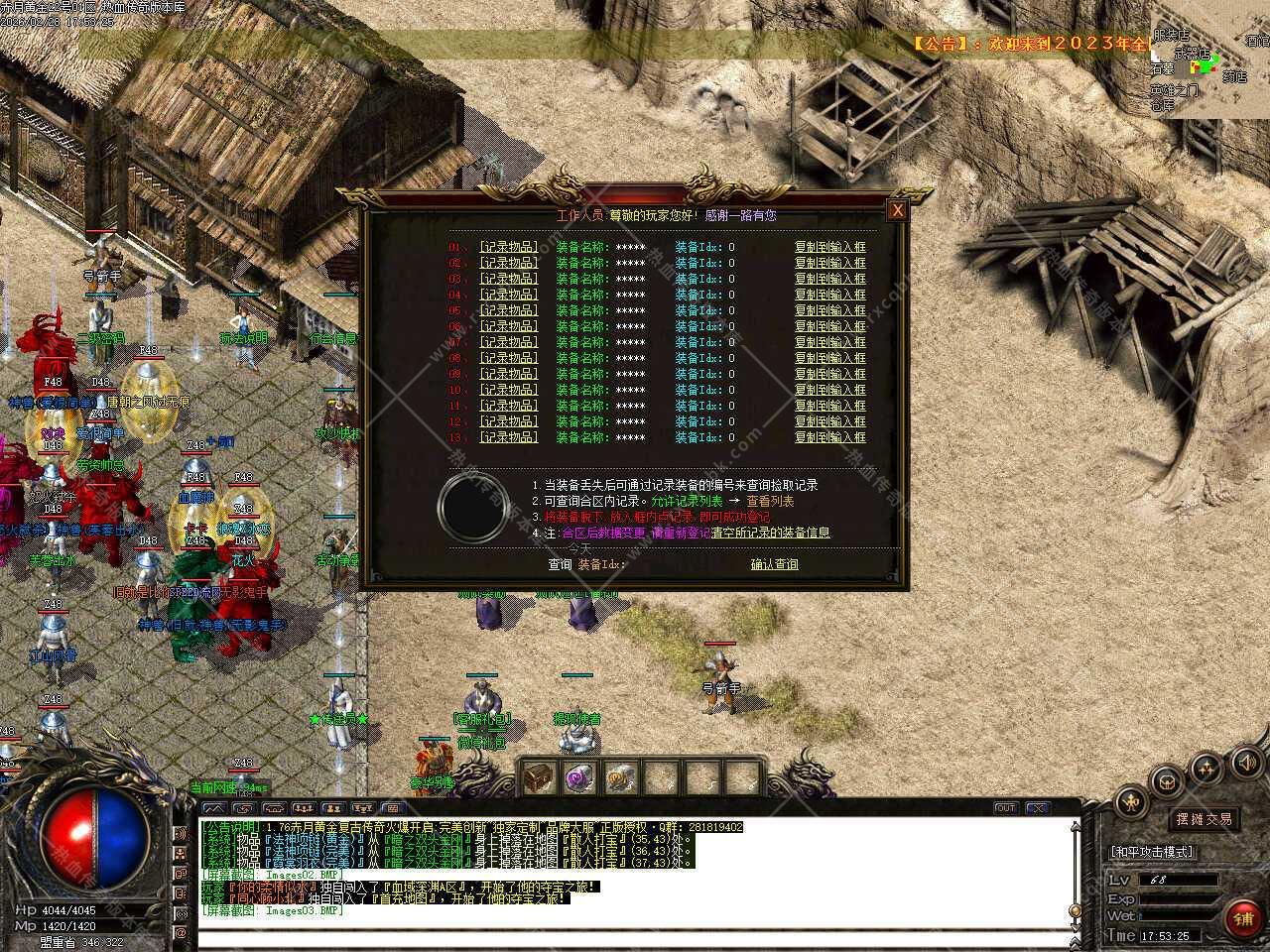The image size is (1270, 952).
Task: Select the treasure chest hotbar slot
Action: tap(537, 778)
